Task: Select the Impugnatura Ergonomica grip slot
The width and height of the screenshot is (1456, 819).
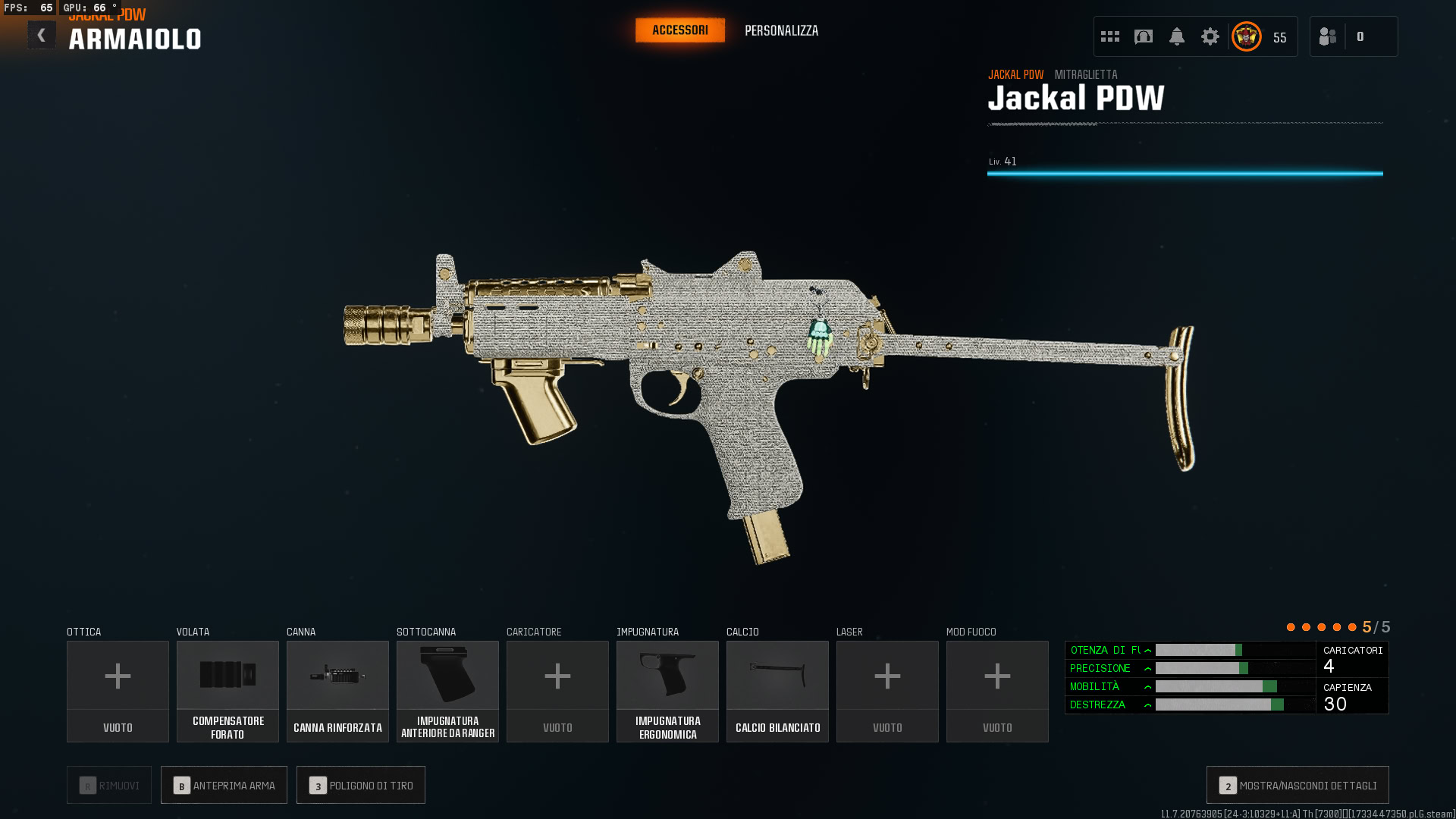Action: point(667,691)
